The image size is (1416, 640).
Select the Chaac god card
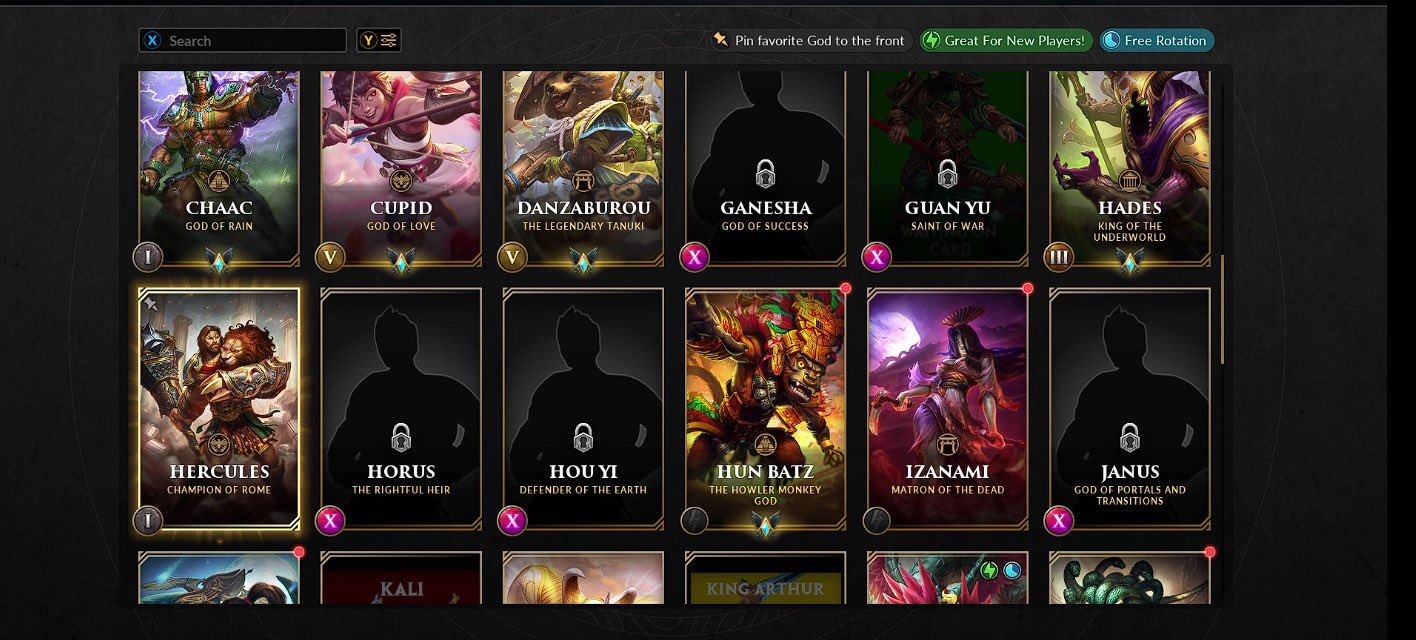(x=219, y=165)
